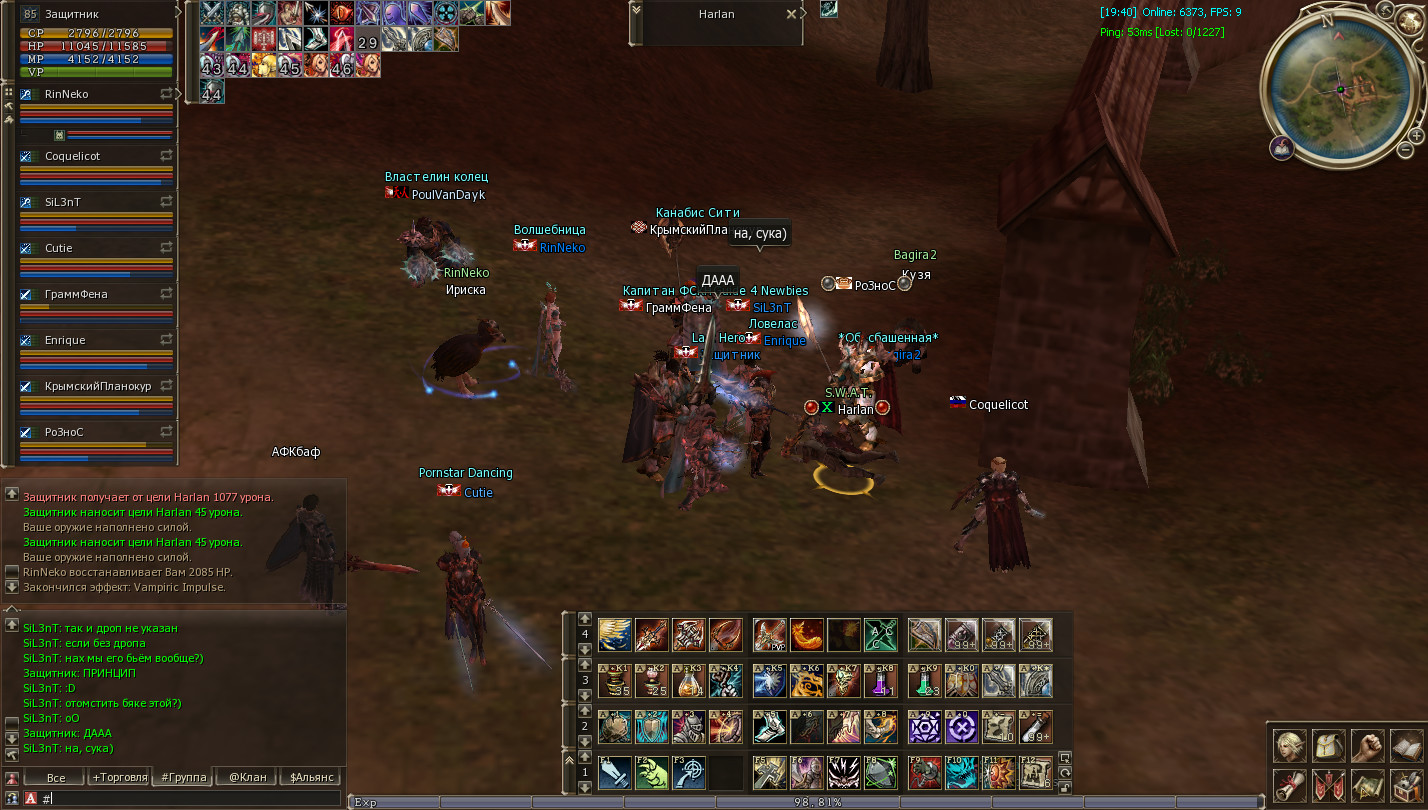Image resolution: width=1428 pixels, height=810 pixels.
Task: Use the purple potion in K8 slot
Action: pyautogui.click(x=881, y=681)
